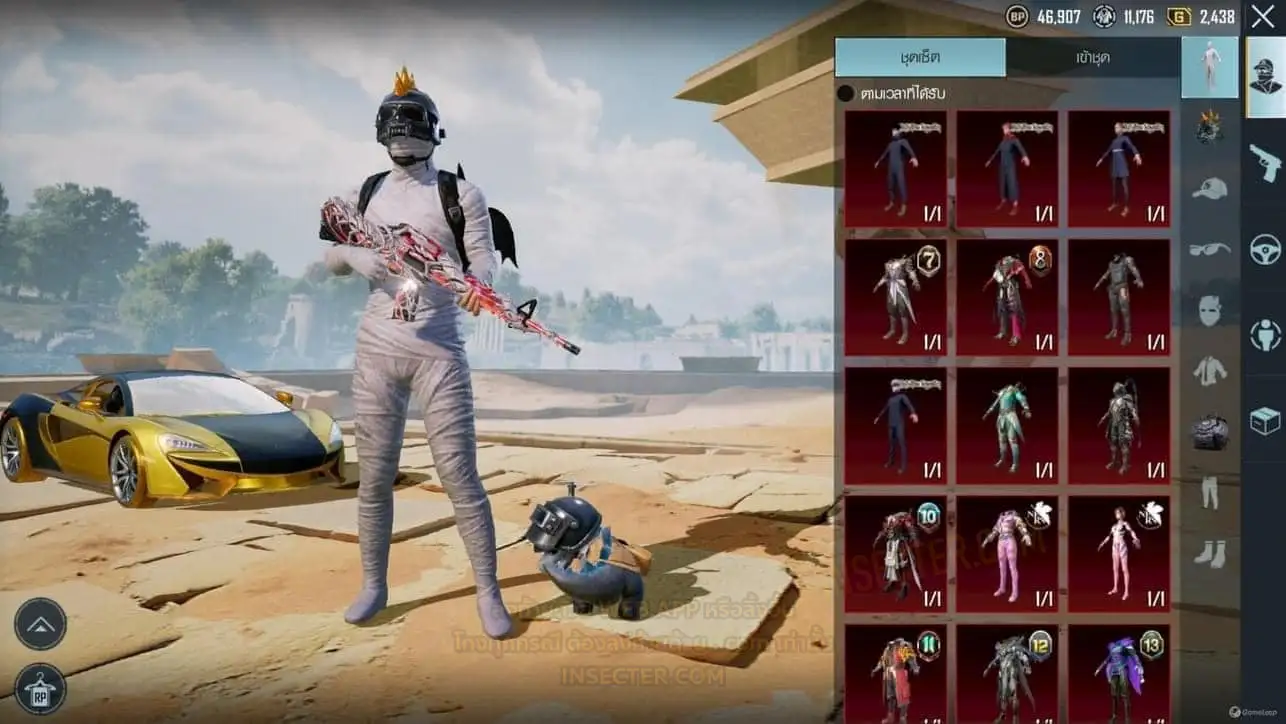Open the shoes category

click(1210, 553)
